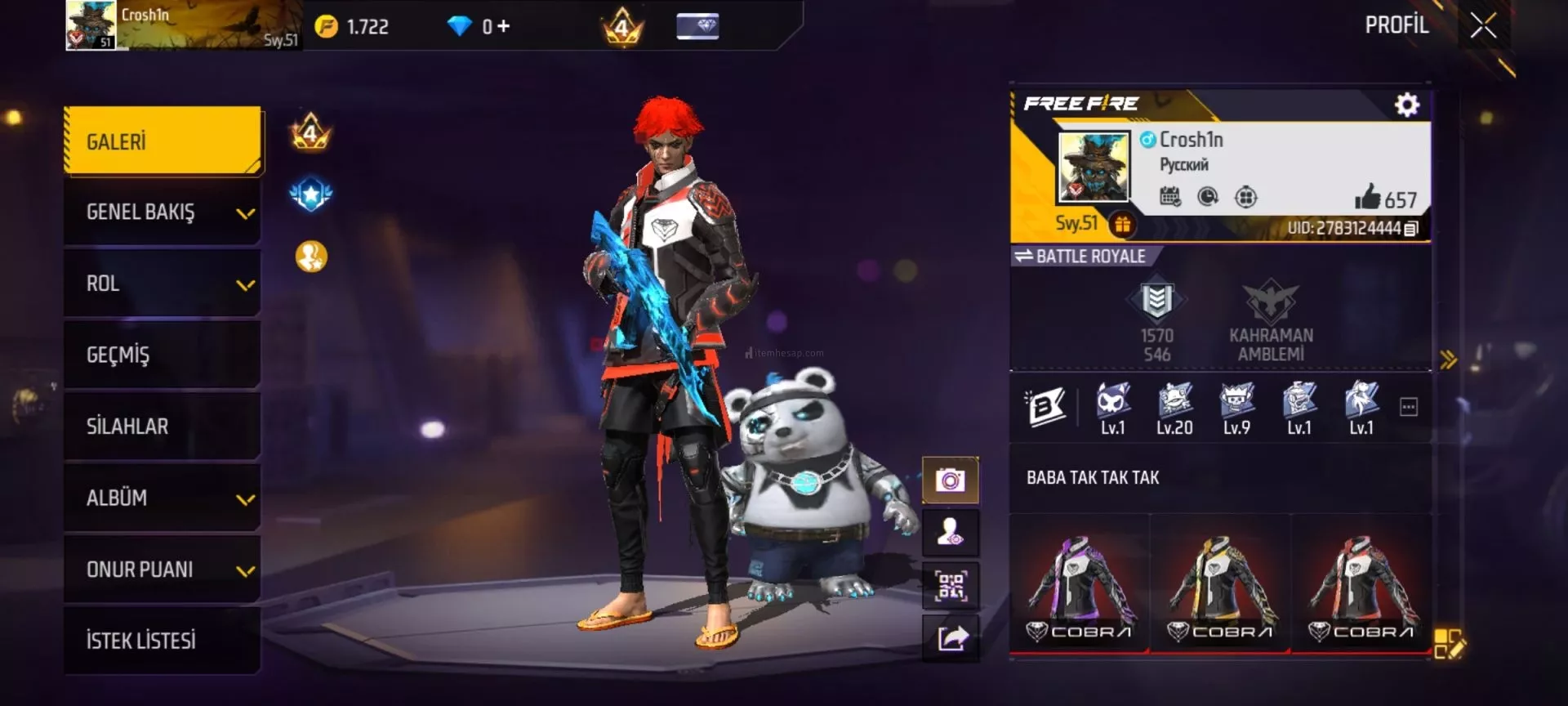This screenshot has height=706, width=1568.
Task: Click the thumbs-up like counter
Action: pyautogui.click(x=1385, y=198)
